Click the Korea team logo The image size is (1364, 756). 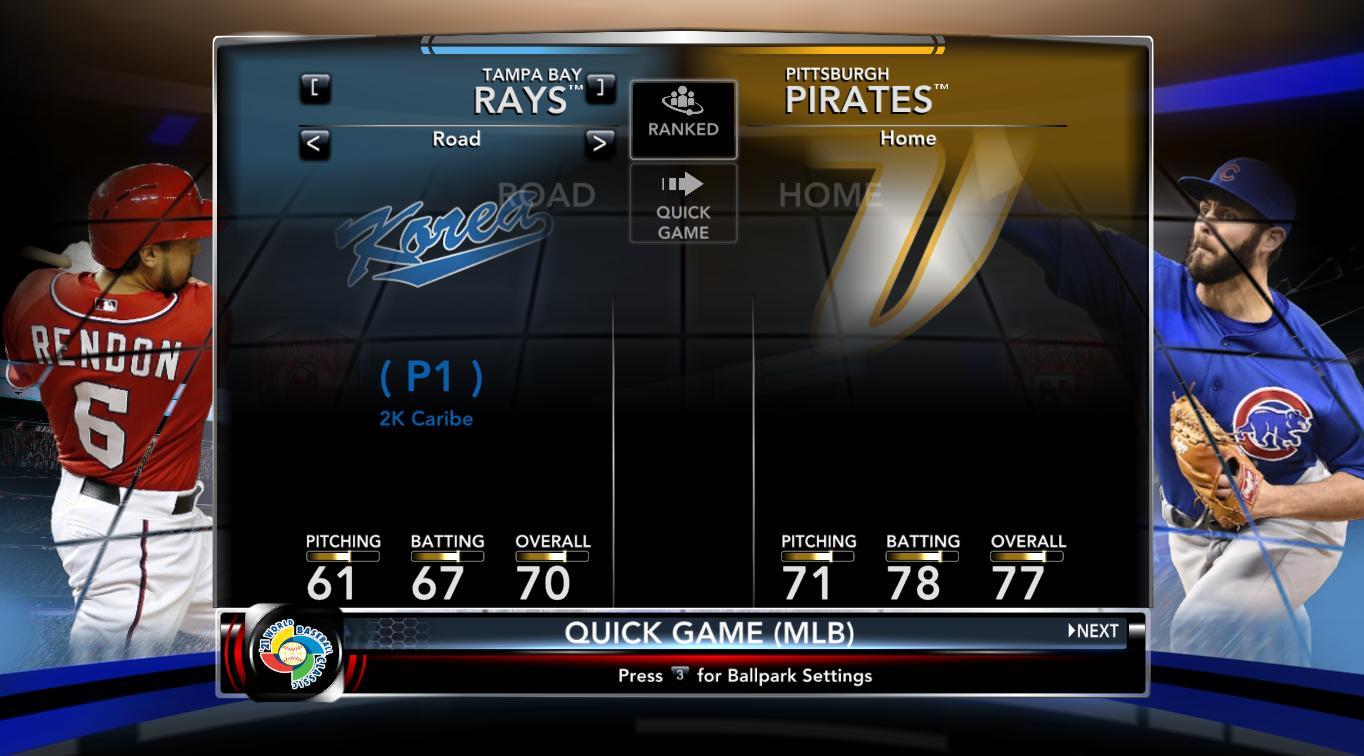[x=443, y=234]
